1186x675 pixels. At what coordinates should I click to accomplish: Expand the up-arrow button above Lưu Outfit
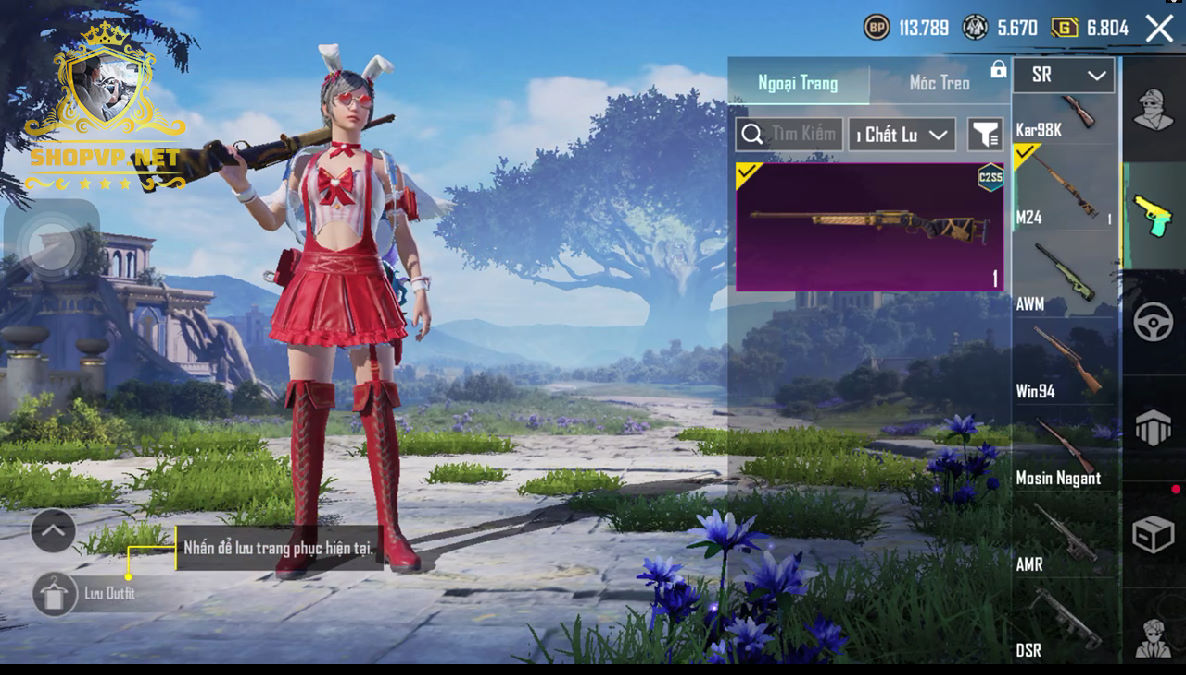click(53, 530)
